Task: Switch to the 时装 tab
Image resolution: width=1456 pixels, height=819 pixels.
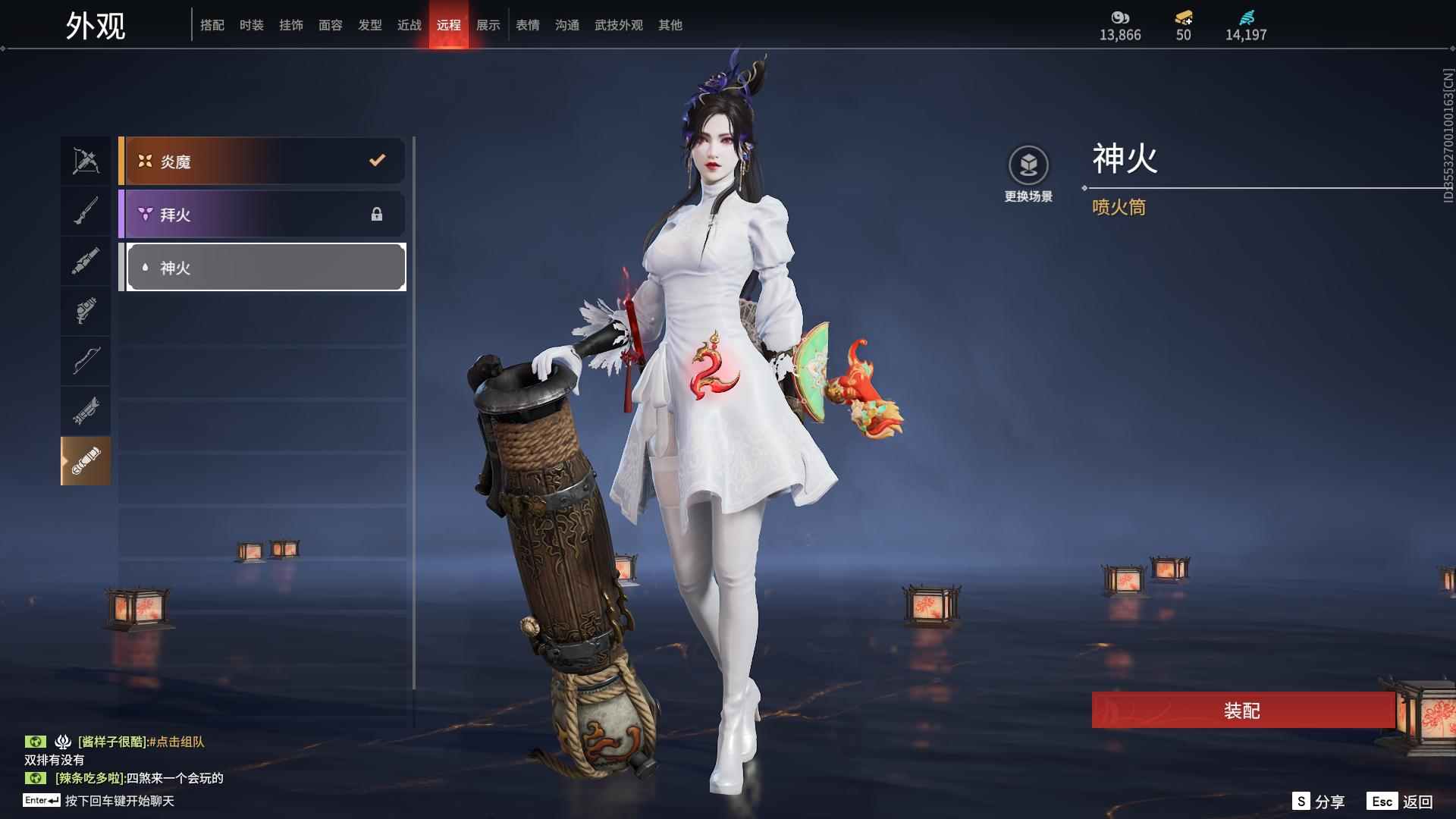Action: [251, 25]
